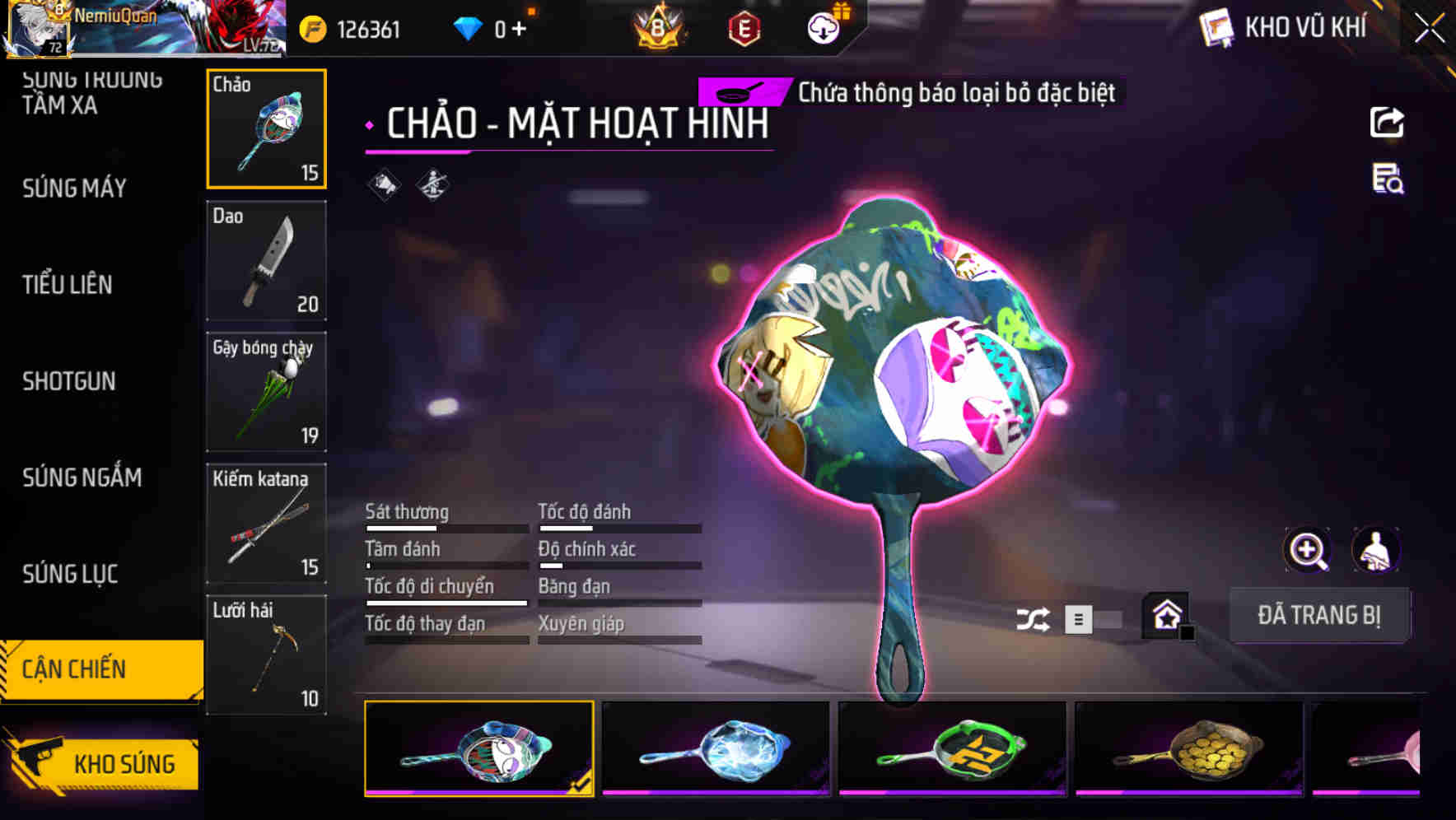1456x820 pixels.
Task: Open the cloud gift download icon in top bar
Action: (x=823, y=26)
